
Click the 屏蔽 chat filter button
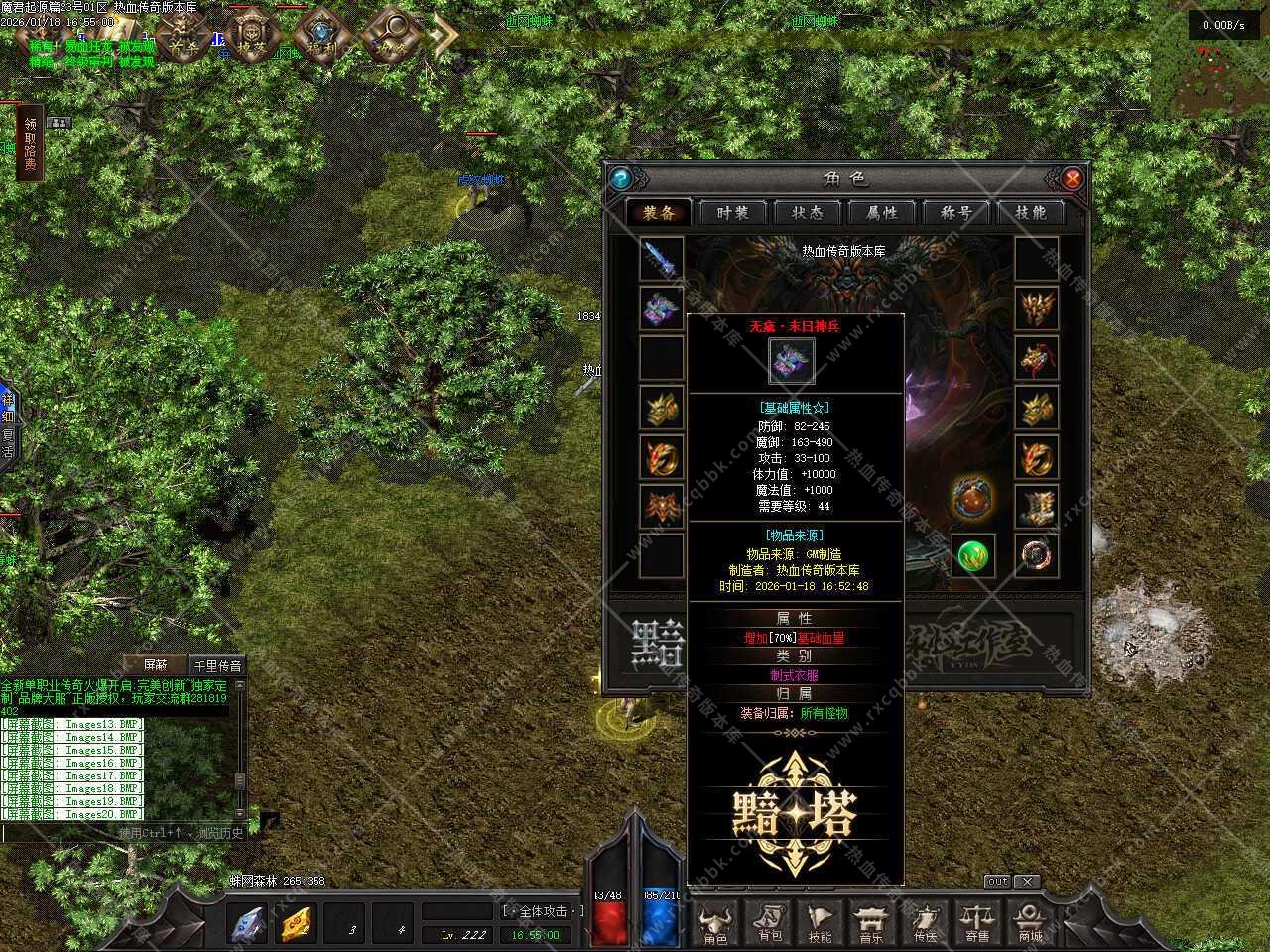pyautogui.click(x=156, y=665)
